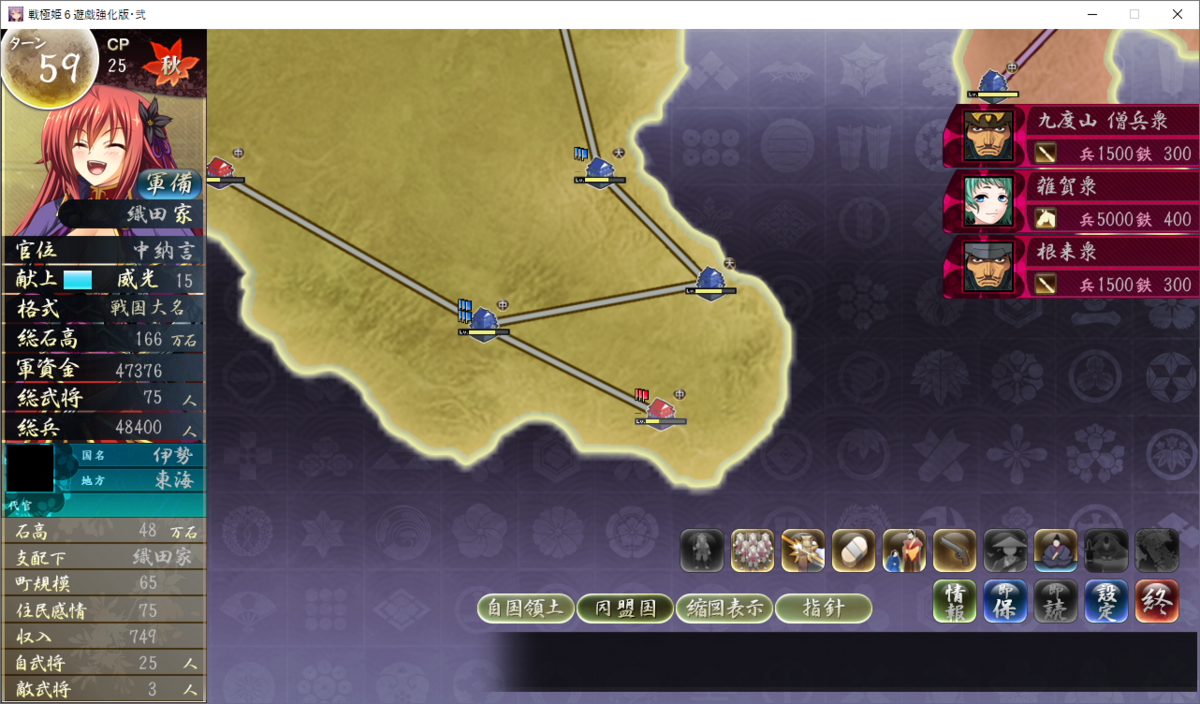
Task: Click the grey 即読 quick-load button
Action: (1055, 602)
